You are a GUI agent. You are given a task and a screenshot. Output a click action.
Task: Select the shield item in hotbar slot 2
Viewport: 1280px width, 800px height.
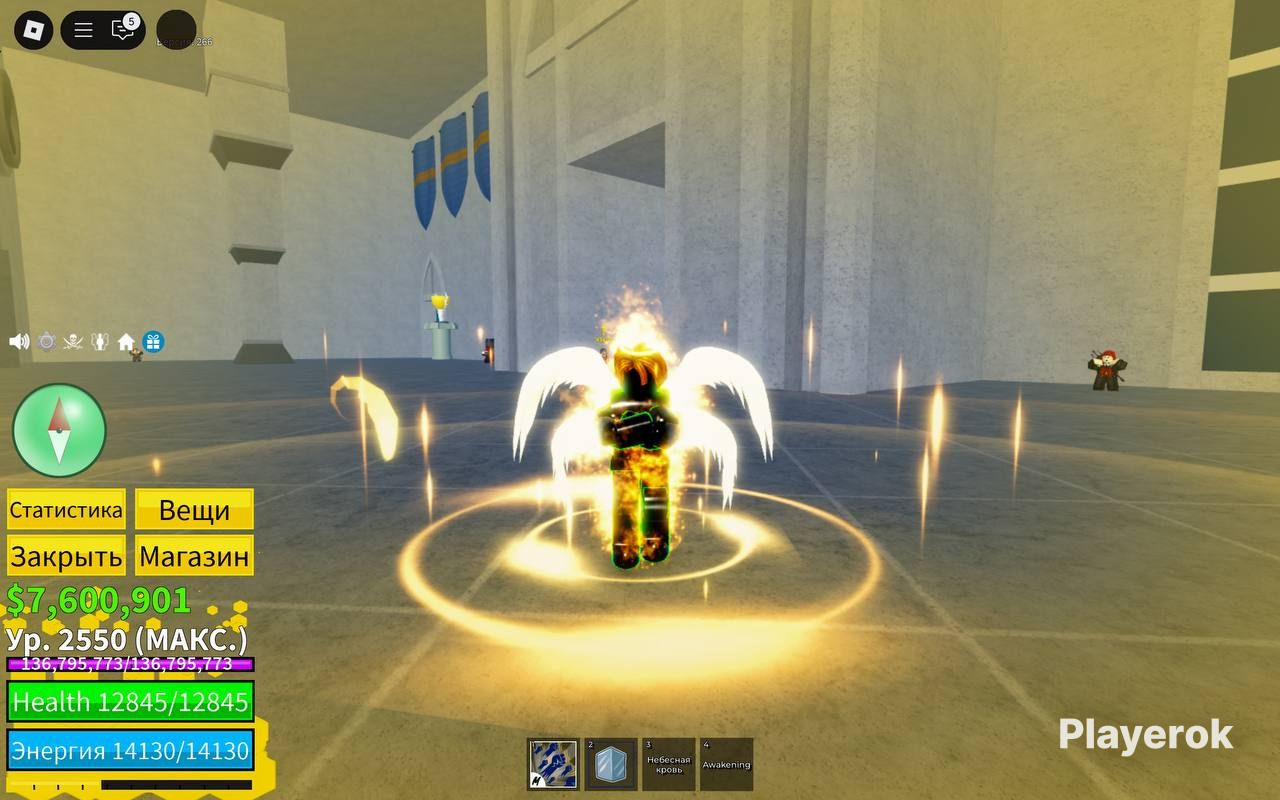pyautogui.click(x=611, y=763)
